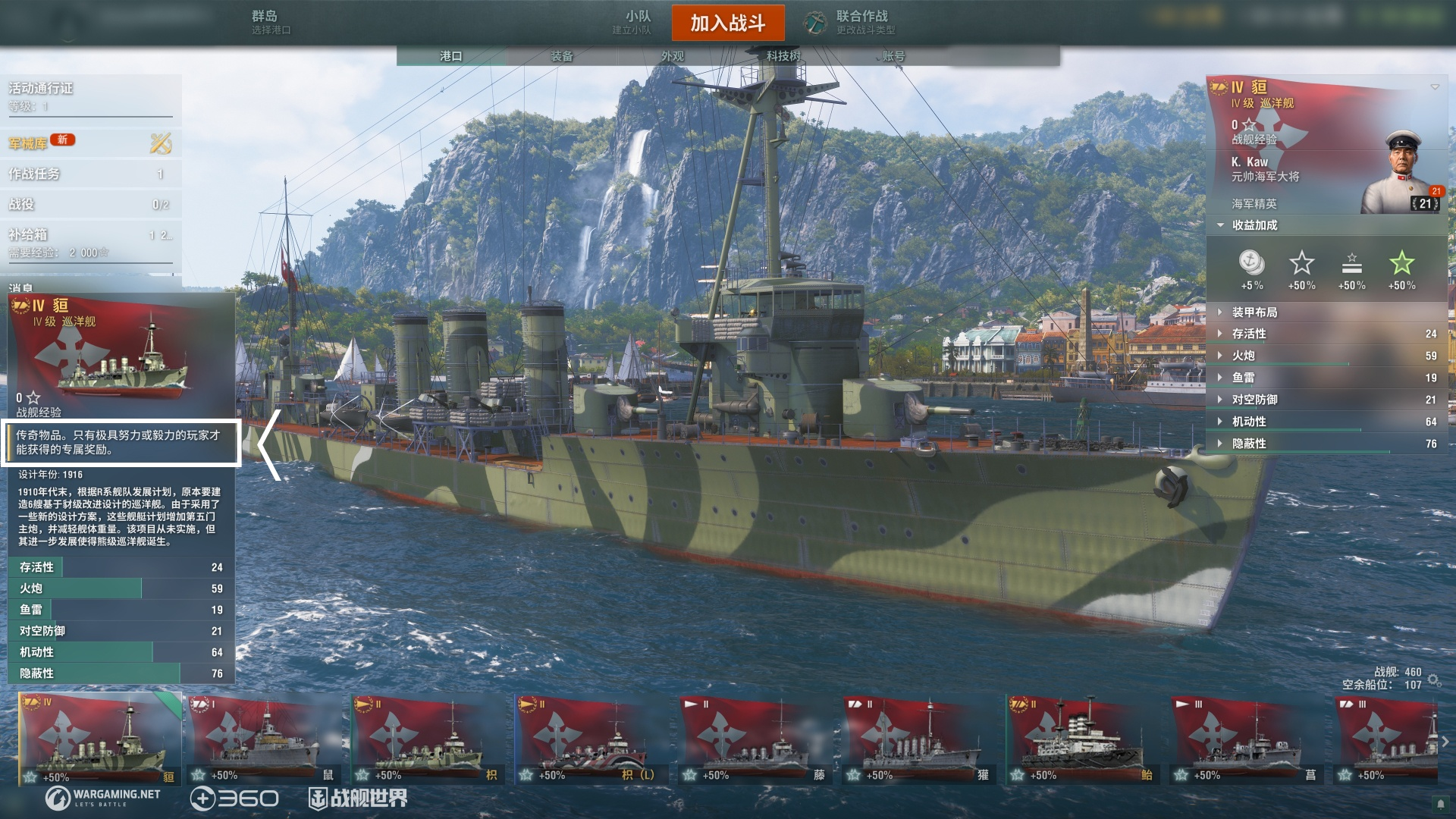Select the 鲐 ship in carousel

click(x=1081, y=739)
